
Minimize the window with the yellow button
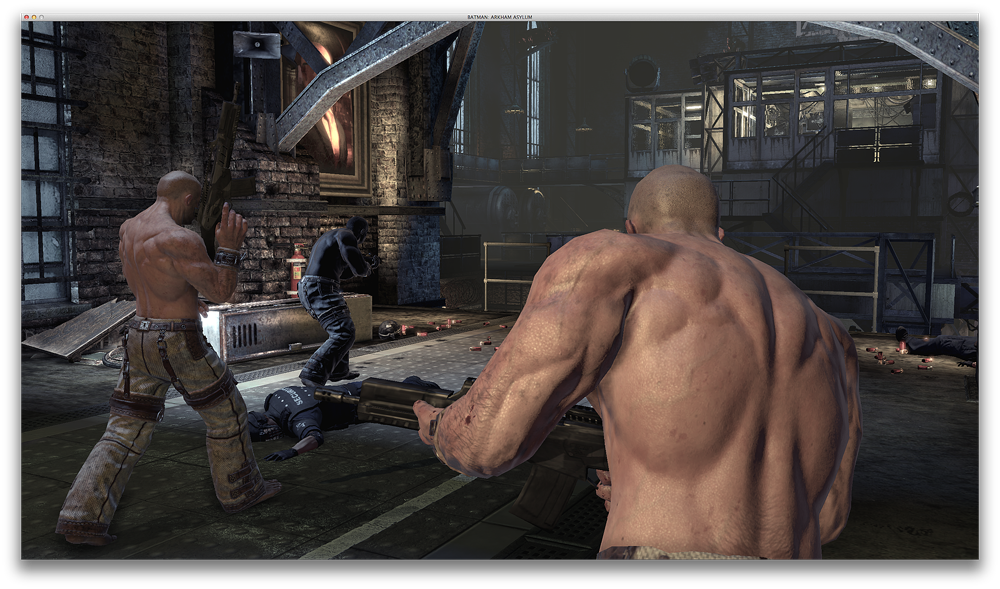pos(33,17)
